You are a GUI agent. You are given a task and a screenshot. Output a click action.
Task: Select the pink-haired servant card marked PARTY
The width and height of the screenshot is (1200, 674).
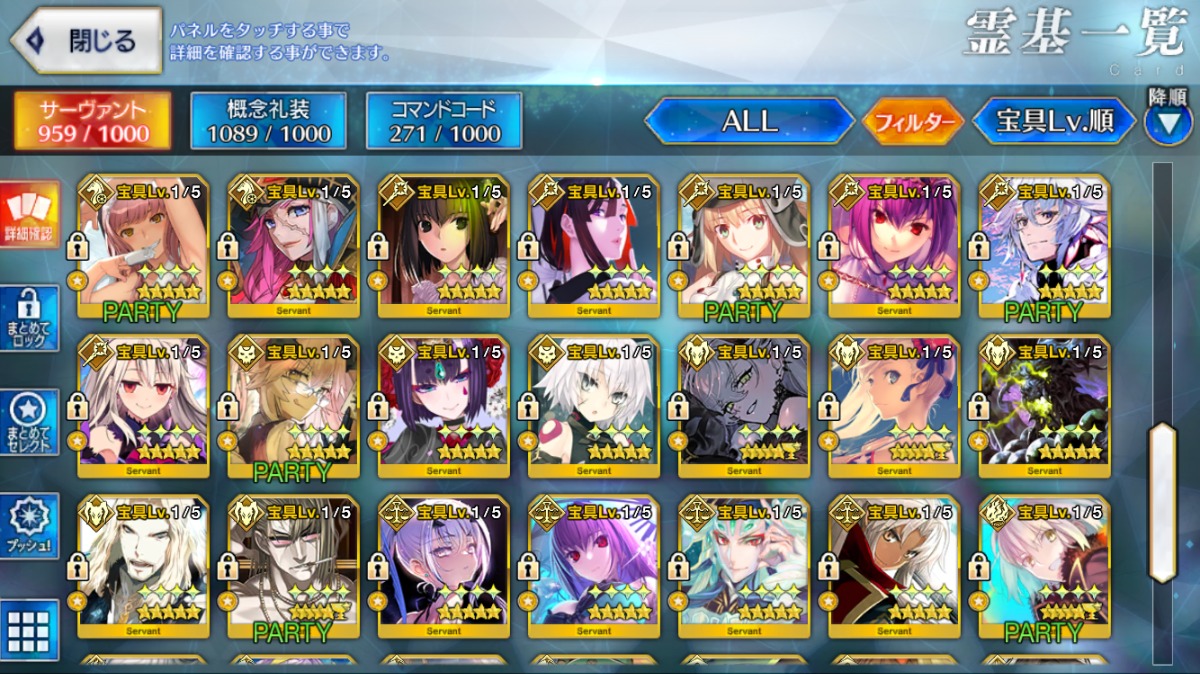[144, 245]
